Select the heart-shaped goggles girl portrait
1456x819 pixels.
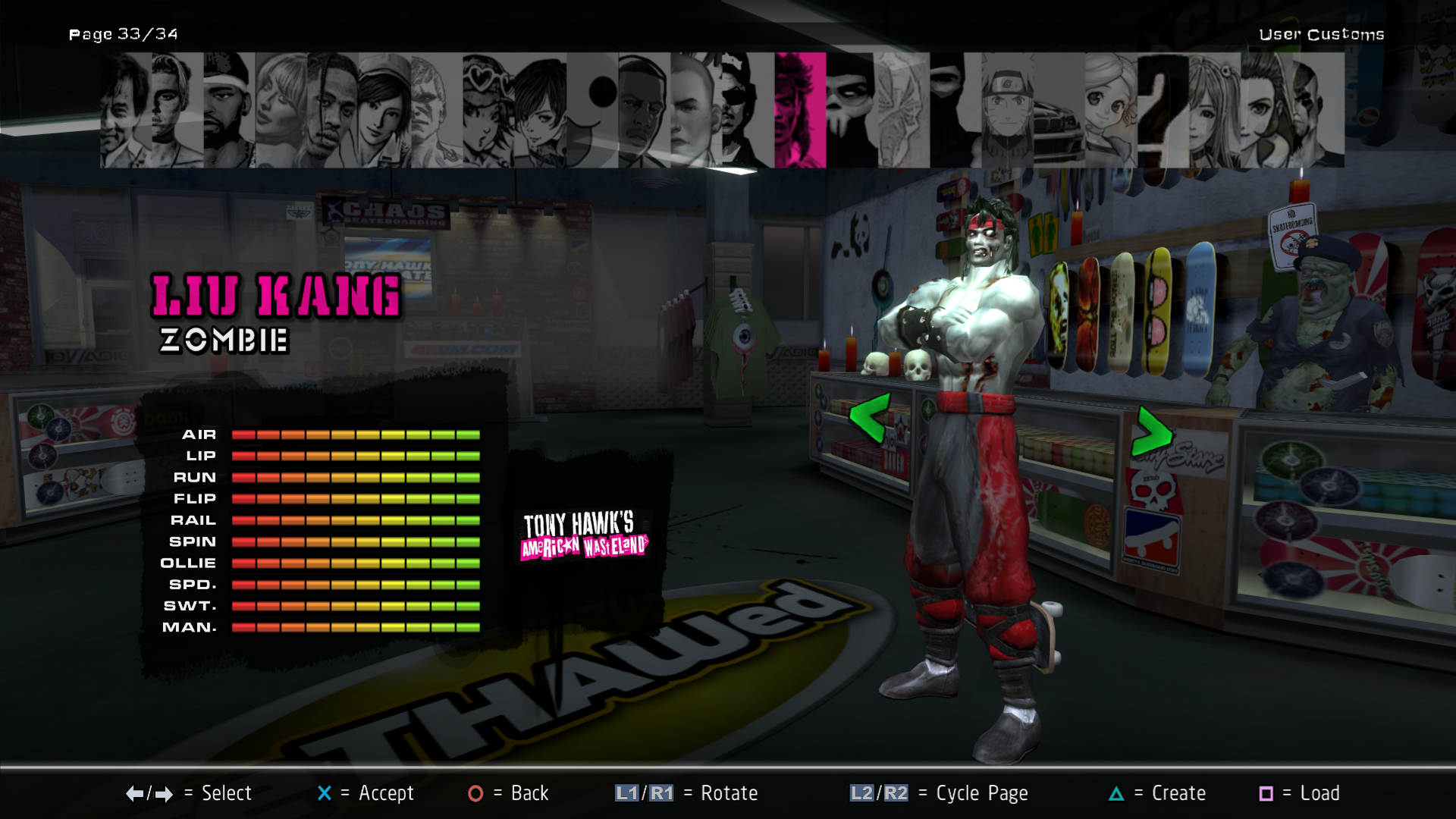pos(488,110)
